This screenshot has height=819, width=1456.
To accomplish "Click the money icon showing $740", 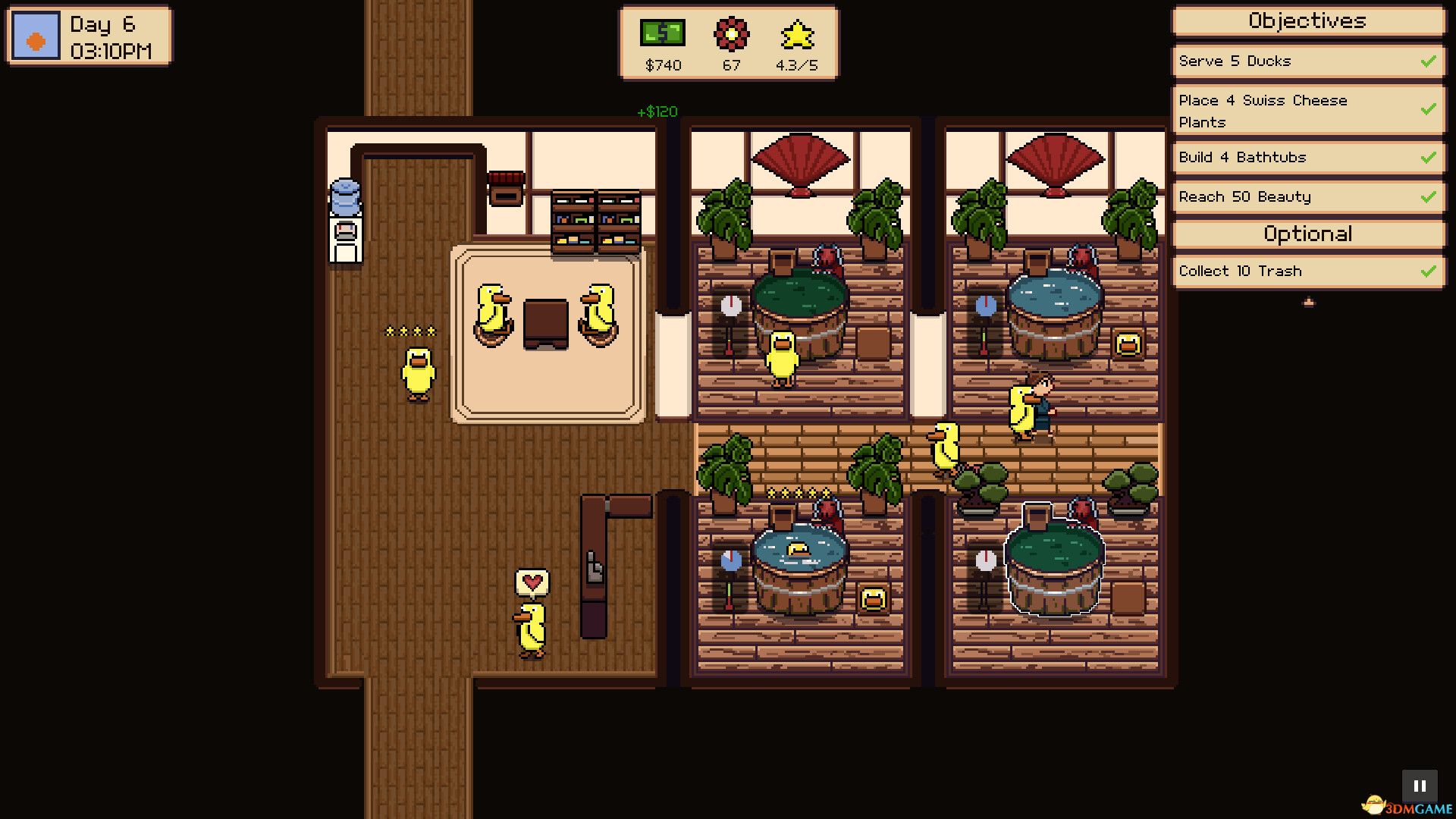I will (x=662, y=34).
